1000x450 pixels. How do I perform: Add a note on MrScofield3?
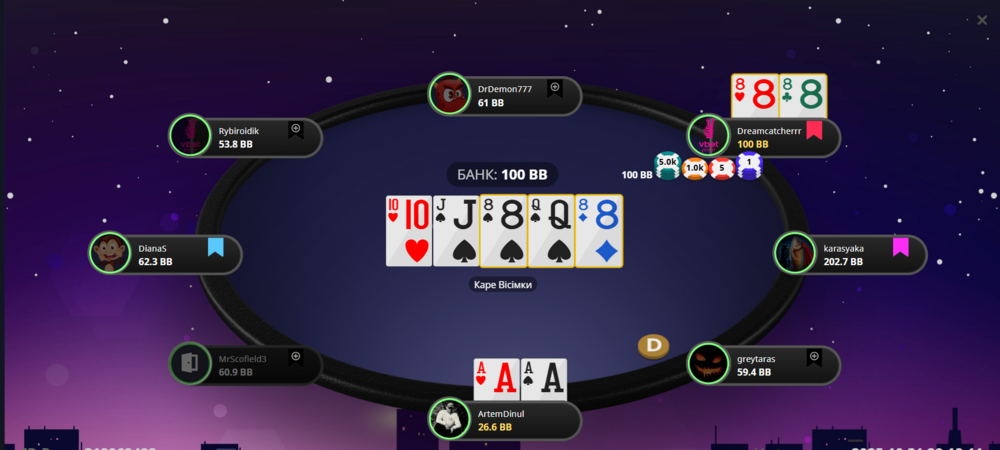click(296, 356)
